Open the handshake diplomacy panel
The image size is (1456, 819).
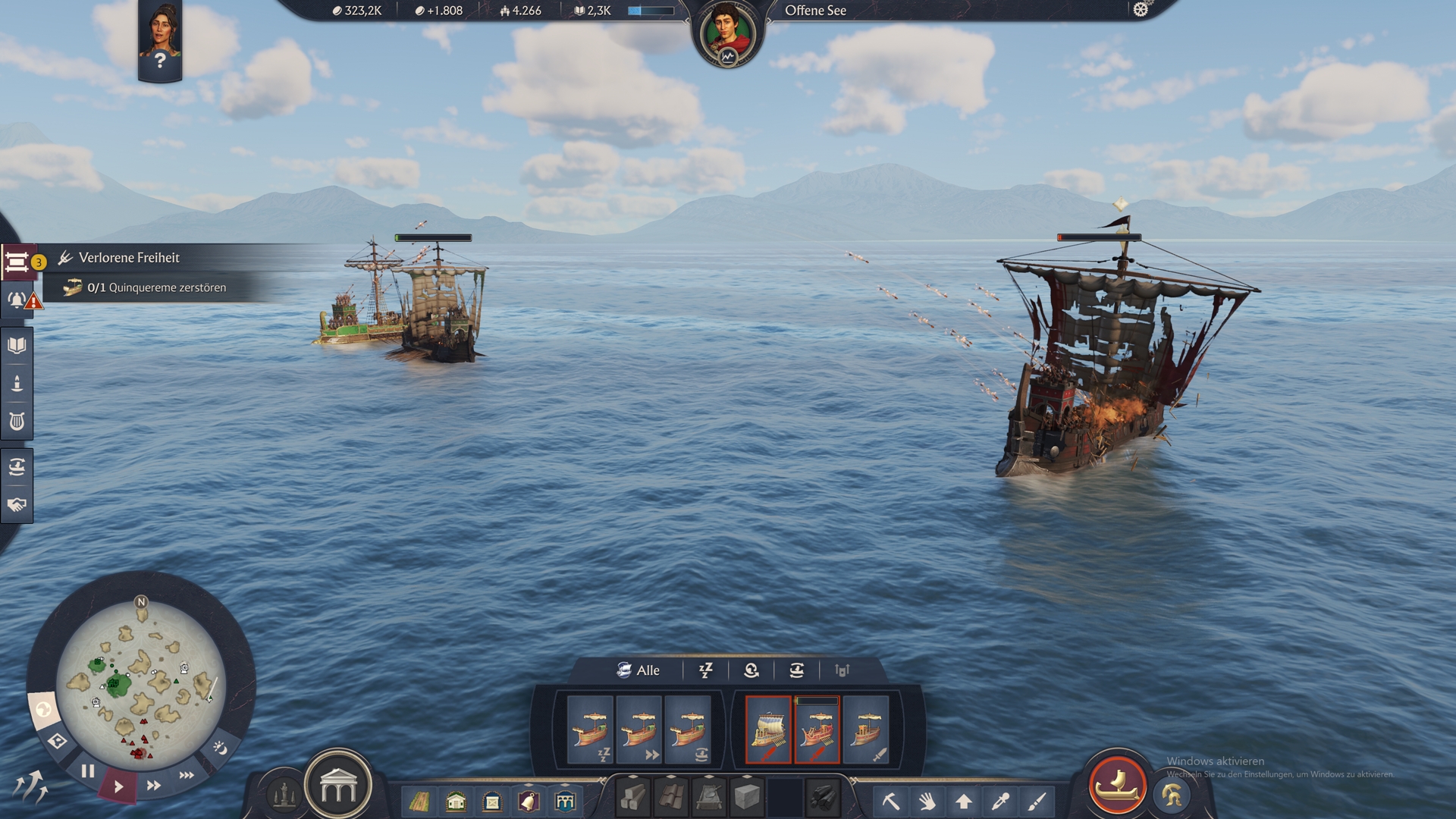coord(17,505)
